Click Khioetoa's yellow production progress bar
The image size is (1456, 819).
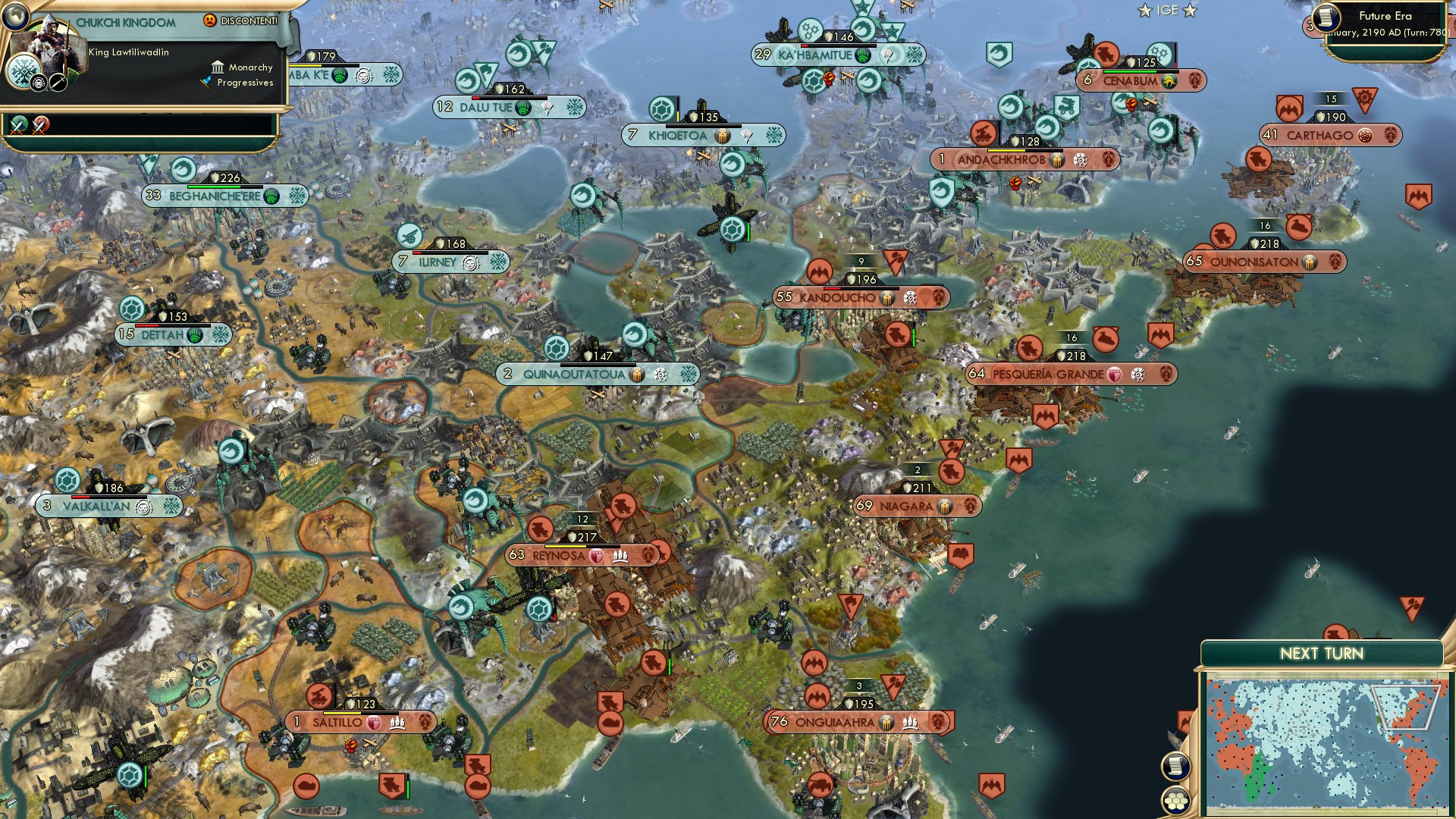(678, 117)
